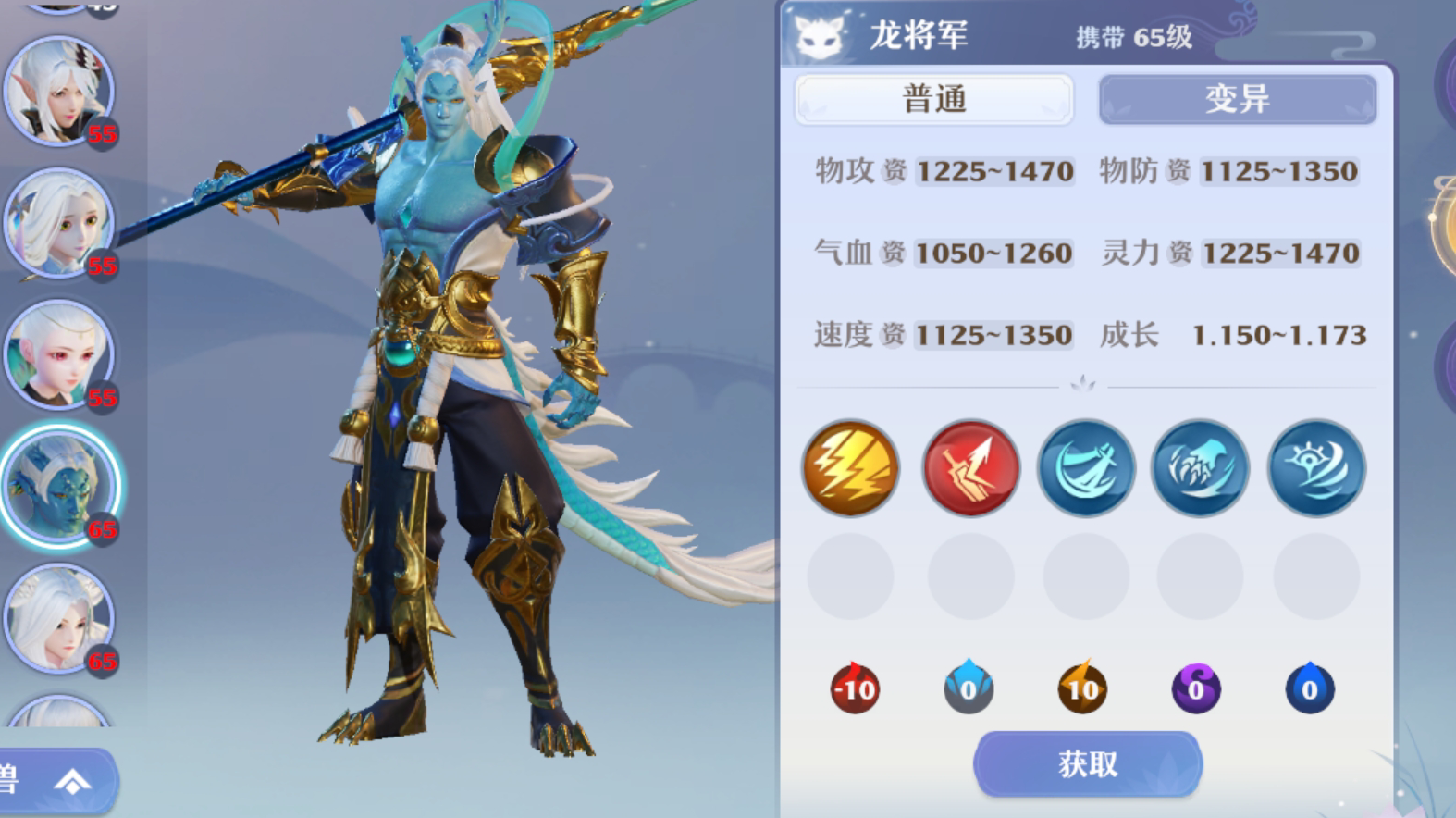Open the swirling eye skill icon
This screenshot has width=1456, height=818.
tap(1314, 468)
